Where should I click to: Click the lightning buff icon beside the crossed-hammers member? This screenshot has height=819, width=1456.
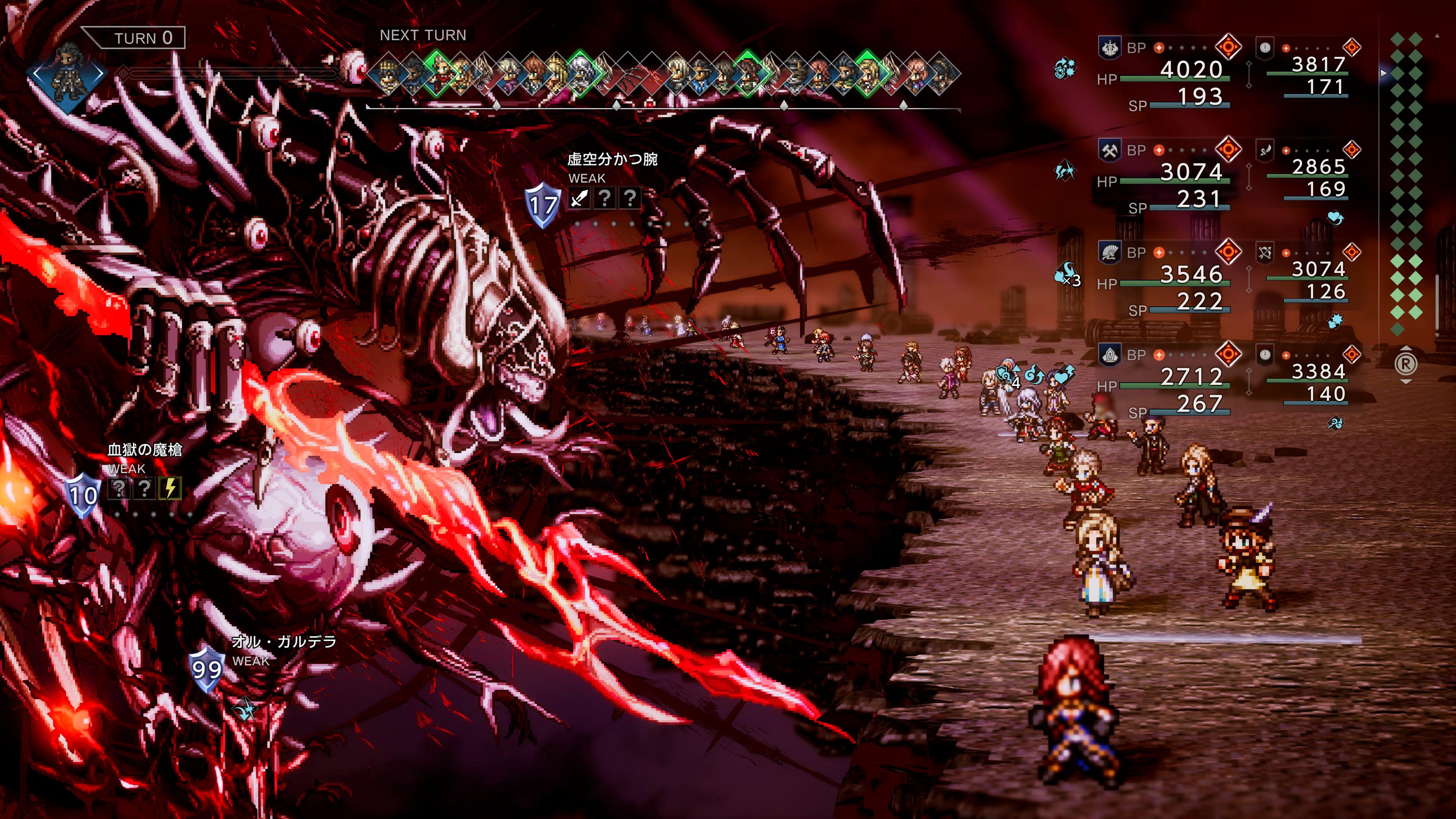(1065, 170)
